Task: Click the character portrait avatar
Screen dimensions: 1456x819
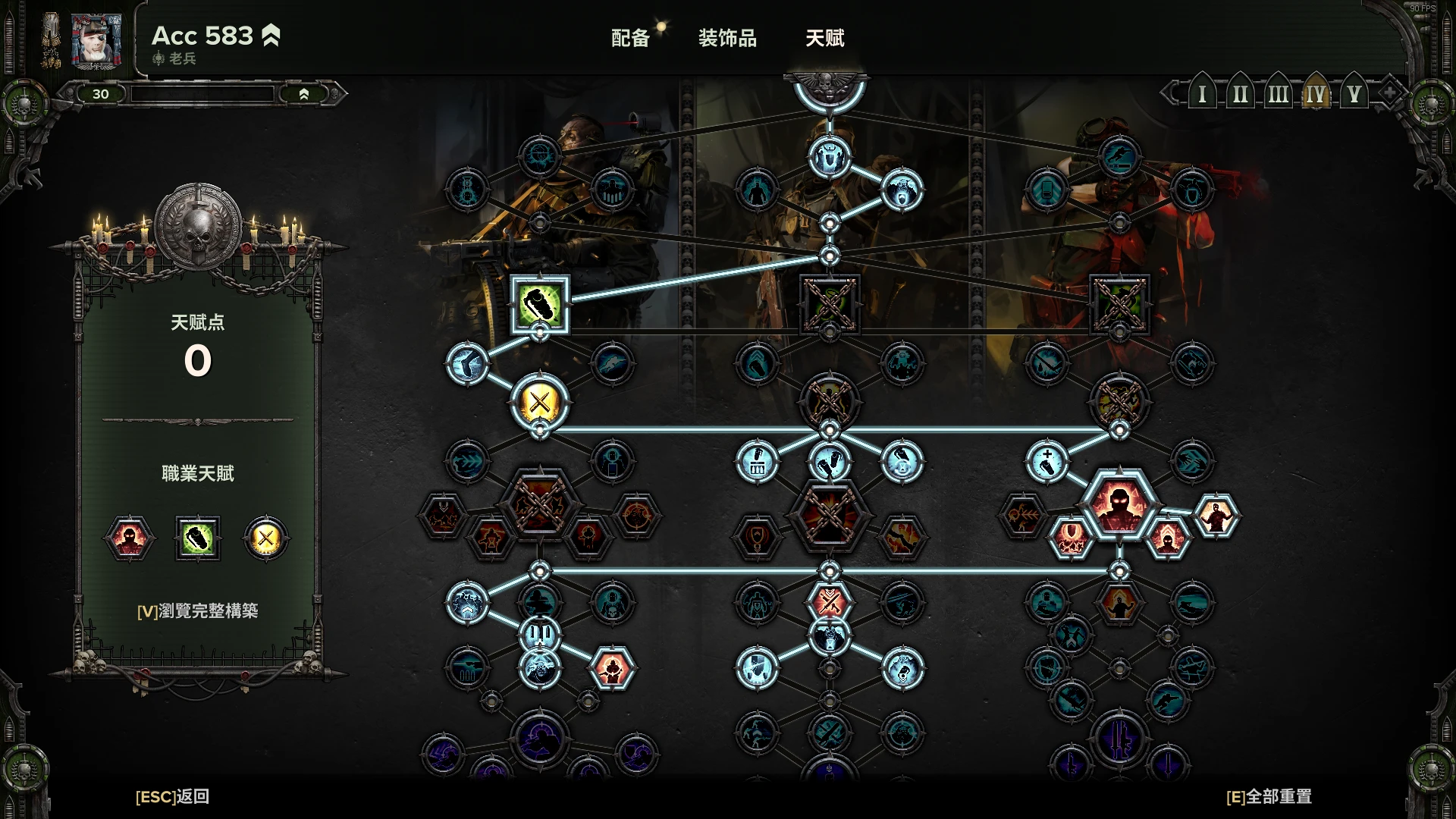Action: [x=96, y=41]
